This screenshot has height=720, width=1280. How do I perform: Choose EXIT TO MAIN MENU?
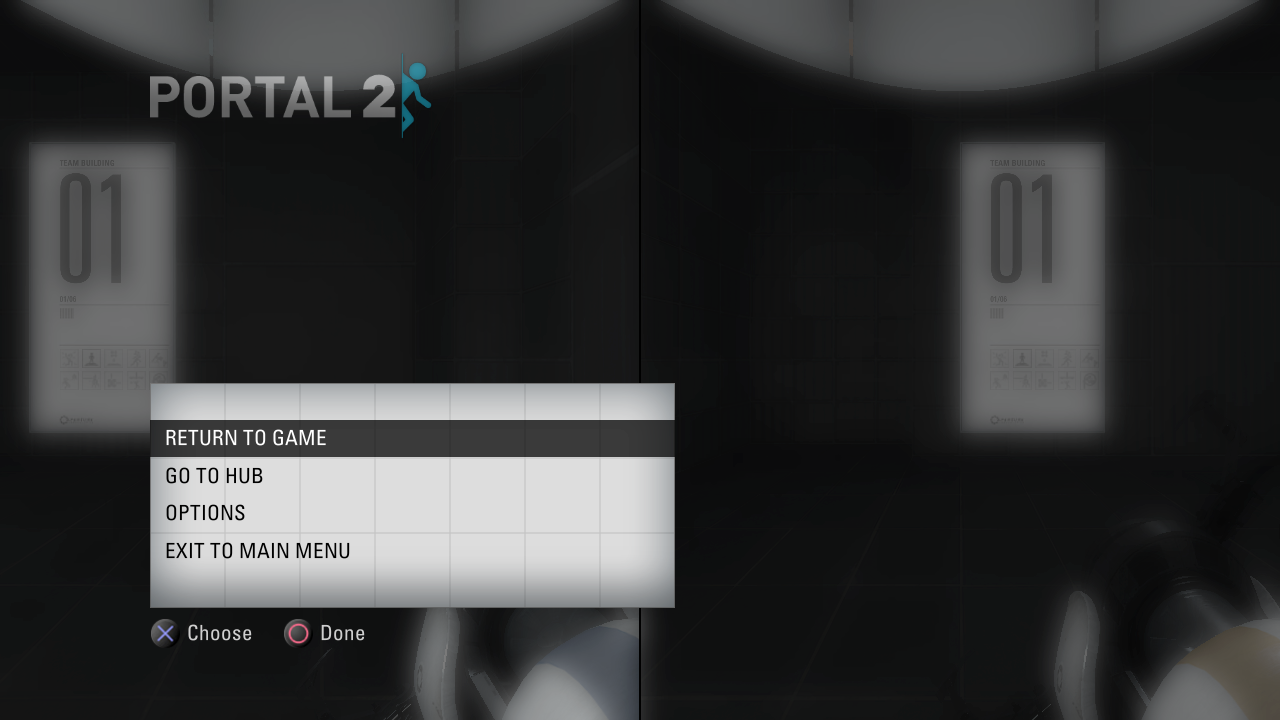coord(258,550)
